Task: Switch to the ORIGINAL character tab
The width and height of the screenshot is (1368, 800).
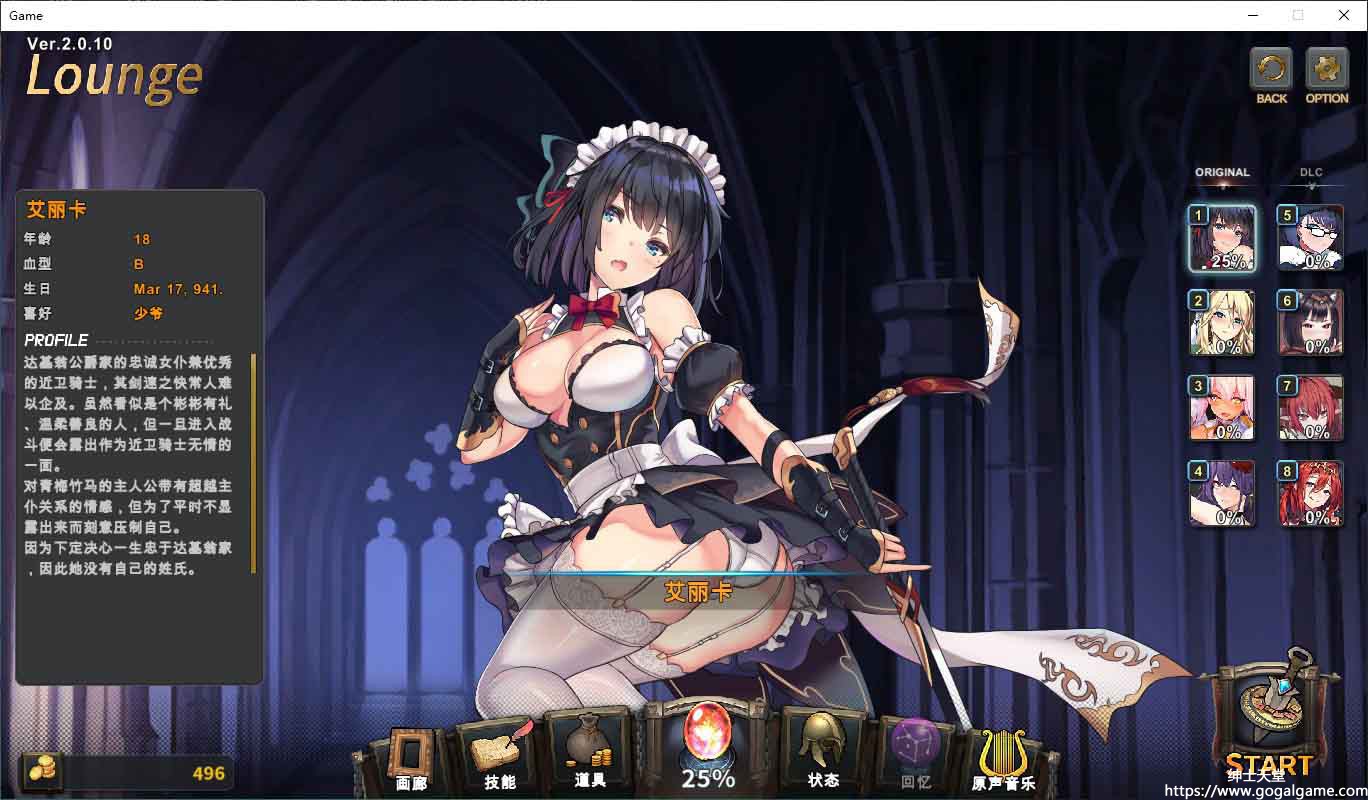Action: tap(1222, 173)
